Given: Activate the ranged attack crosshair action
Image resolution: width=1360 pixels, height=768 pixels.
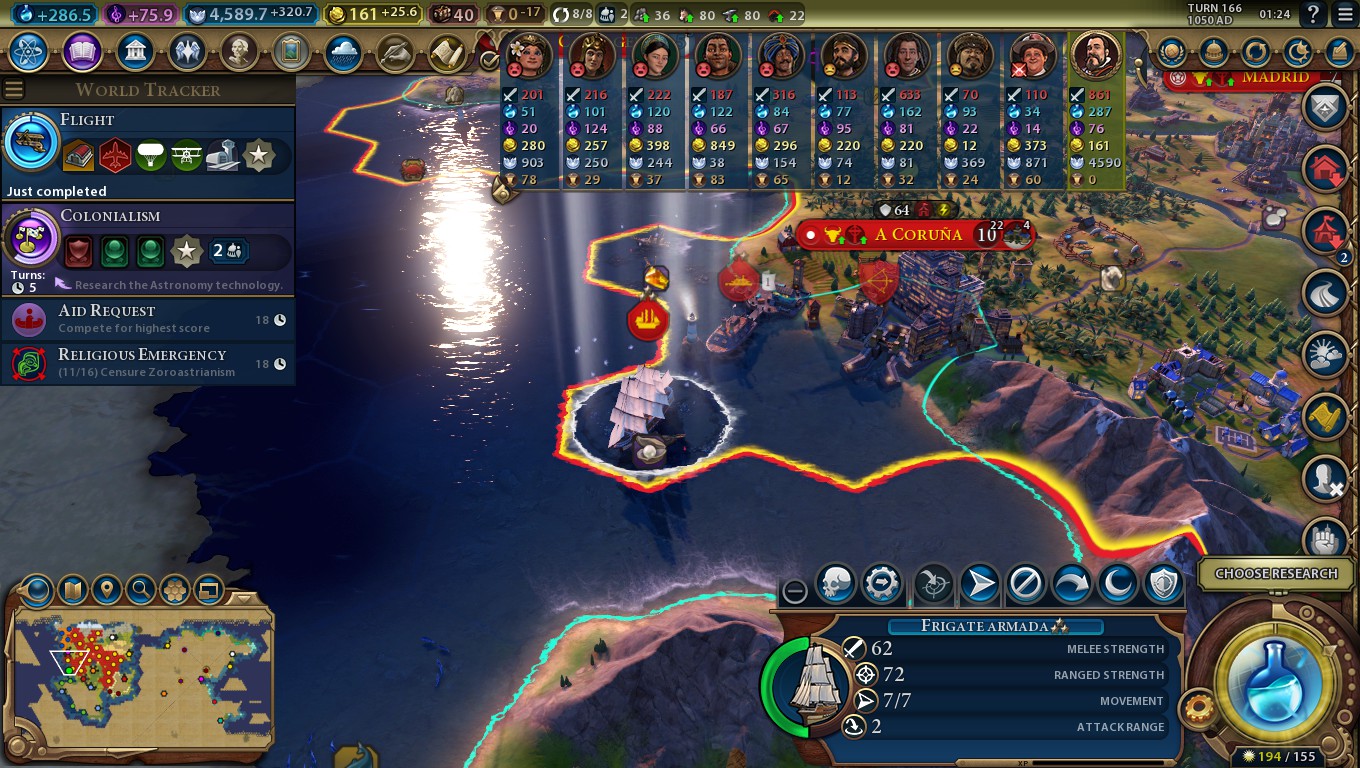Looking at the screenshot, I should 933,585.
